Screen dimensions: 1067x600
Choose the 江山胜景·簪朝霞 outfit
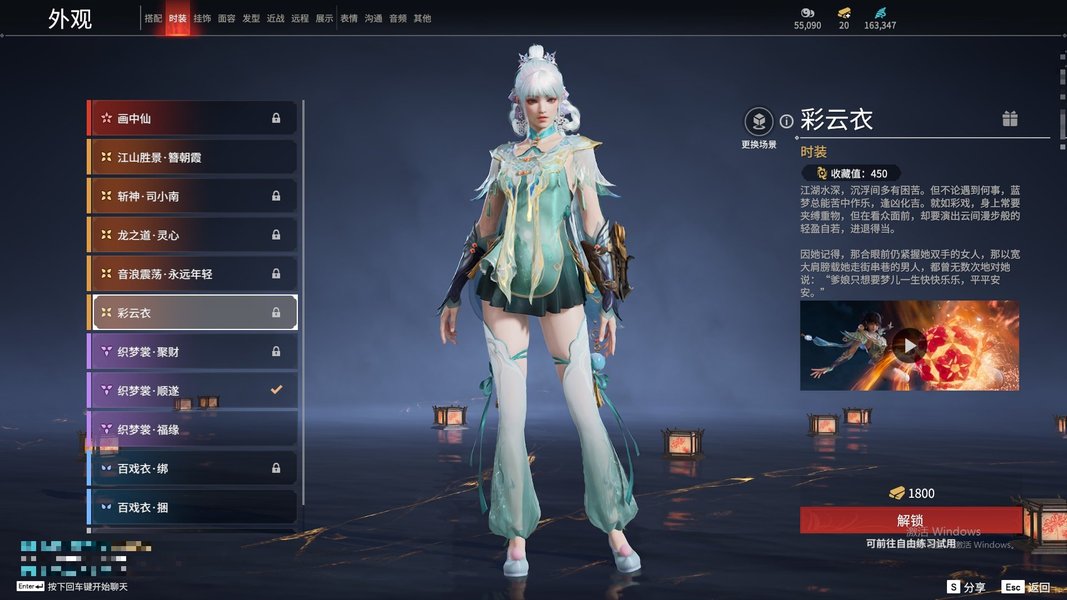[x=193, y=157]
